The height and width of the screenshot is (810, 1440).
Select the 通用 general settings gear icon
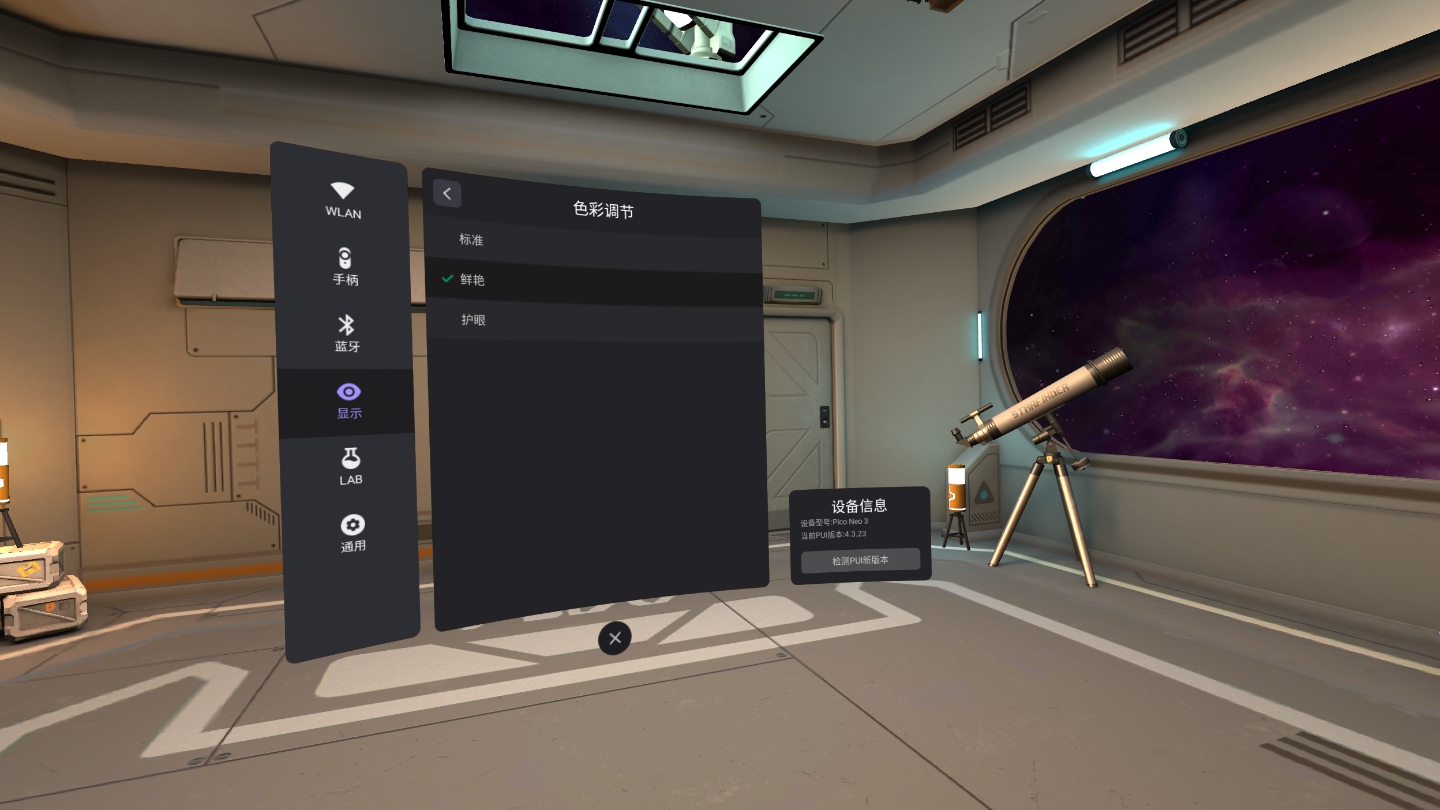tap(351, 525)
